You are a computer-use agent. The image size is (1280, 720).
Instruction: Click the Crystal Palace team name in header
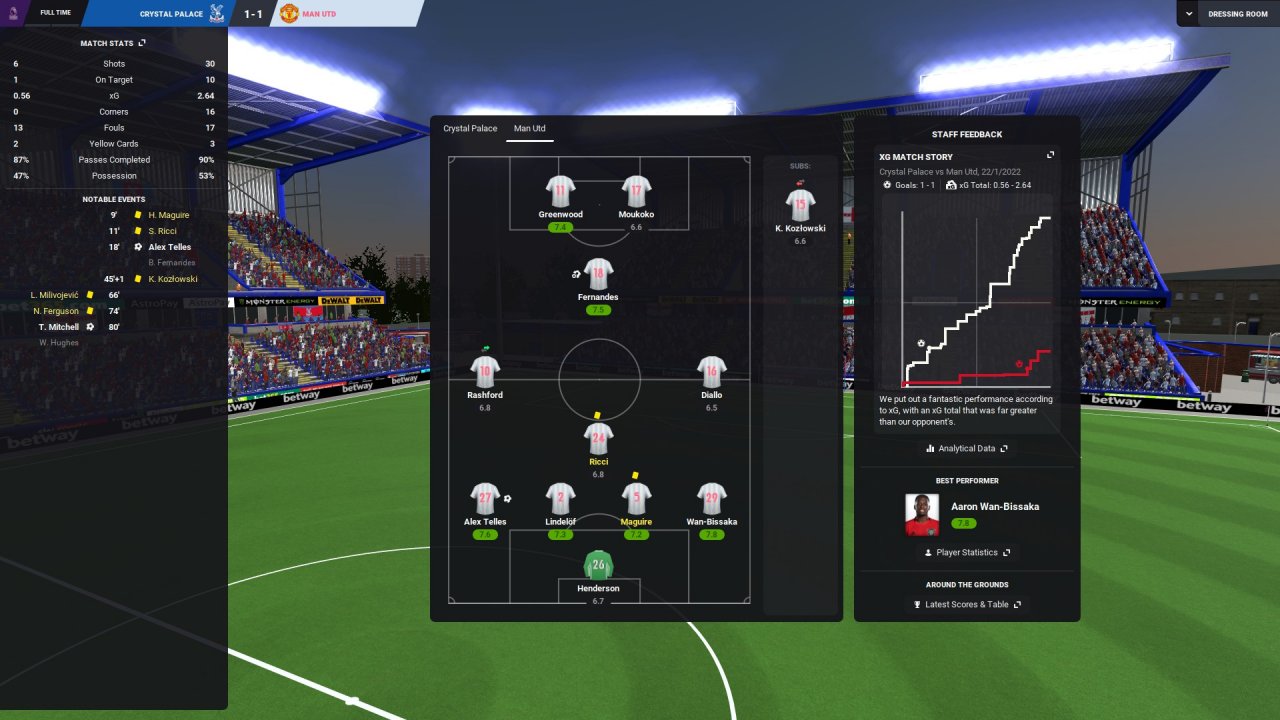(170, 14)
